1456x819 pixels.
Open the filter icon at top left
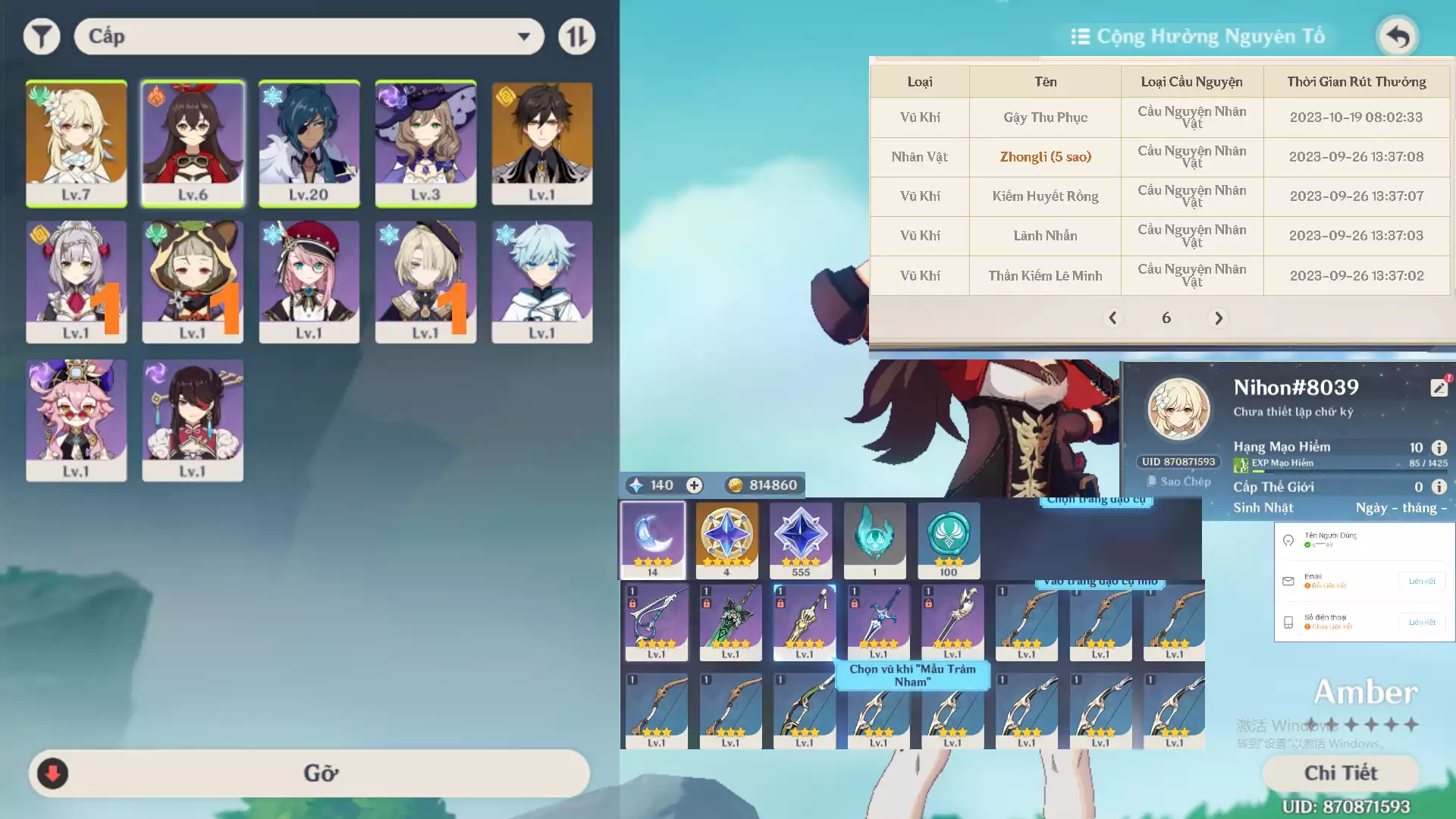click(42, 36)
